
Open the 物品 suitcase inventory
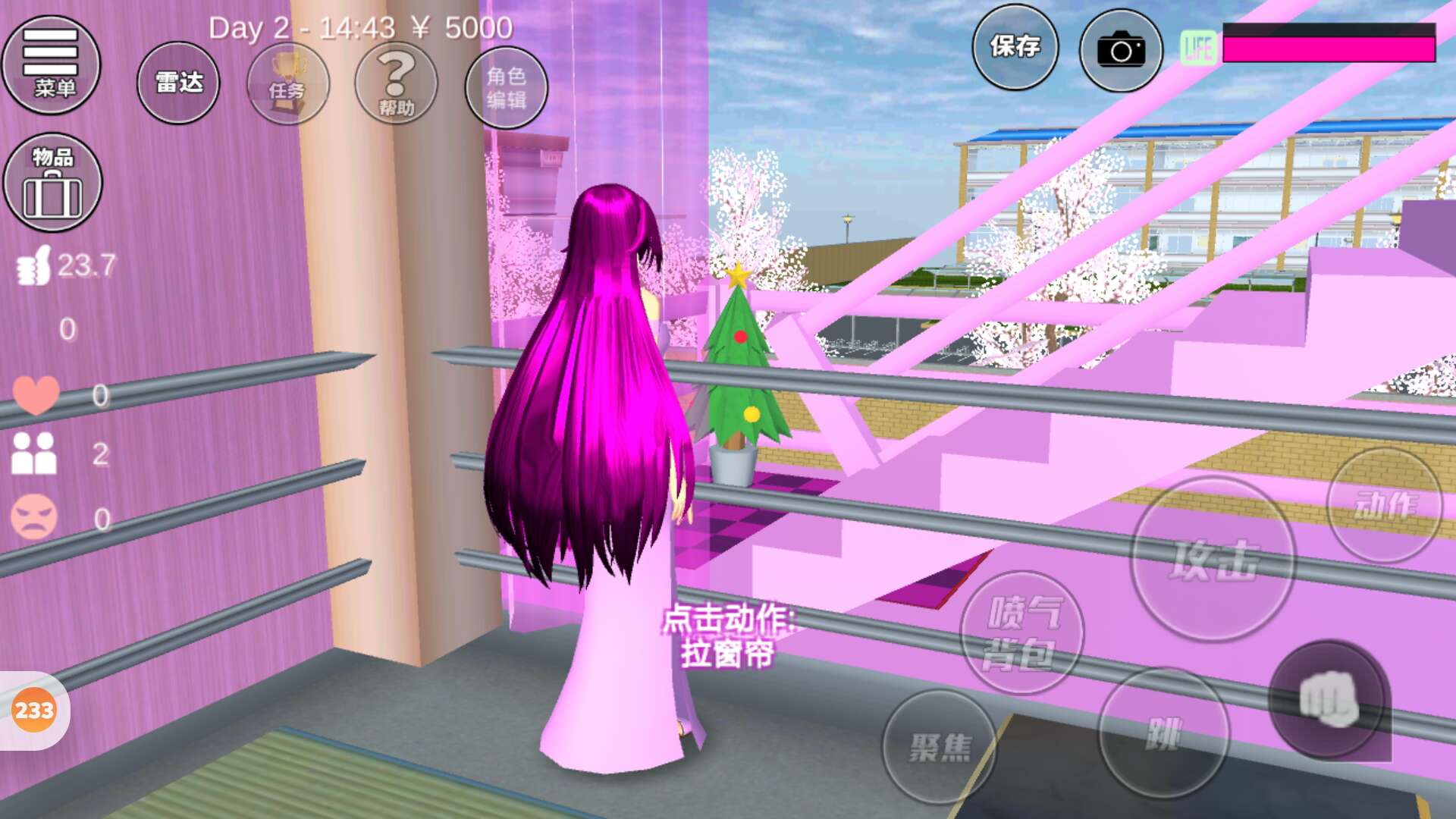click(52, 182)
